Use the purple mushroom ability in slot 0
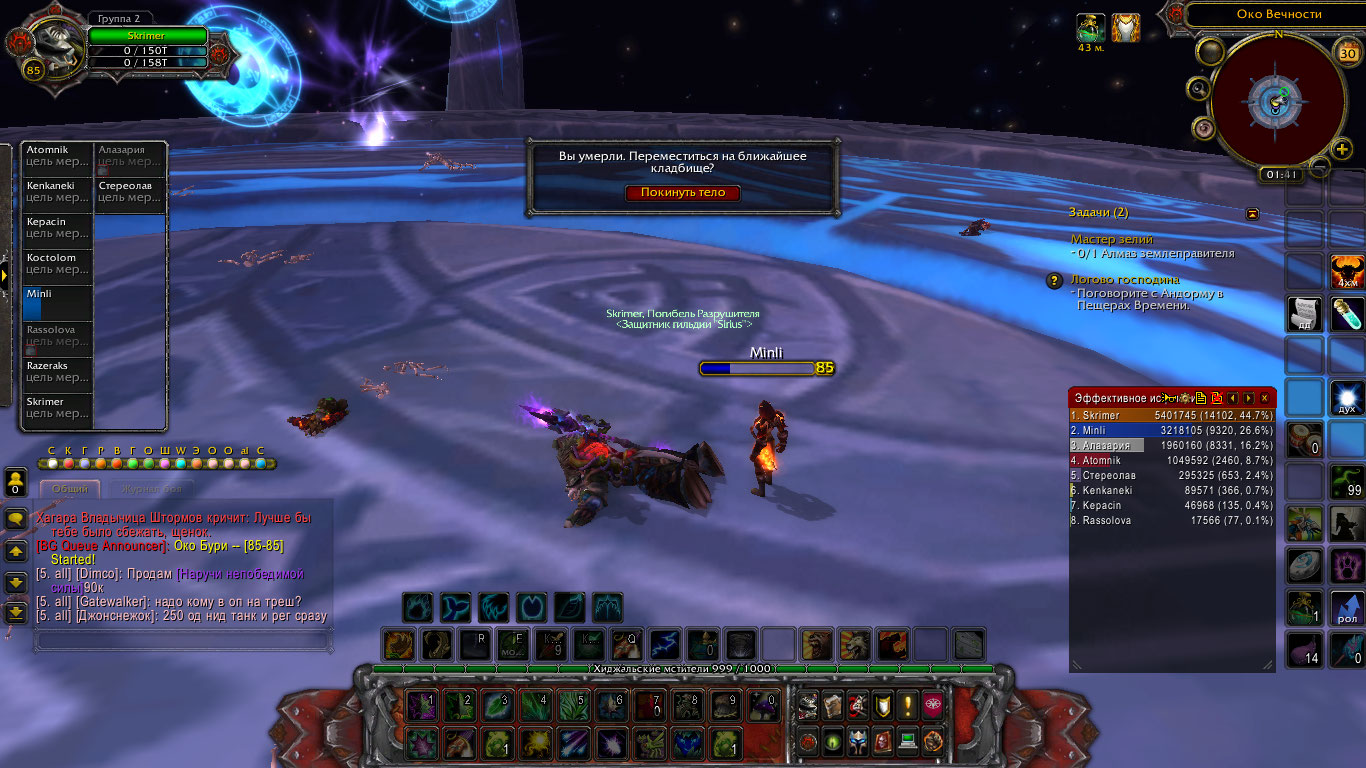This screenshot has height=768, width=1366. pos(764,706)
